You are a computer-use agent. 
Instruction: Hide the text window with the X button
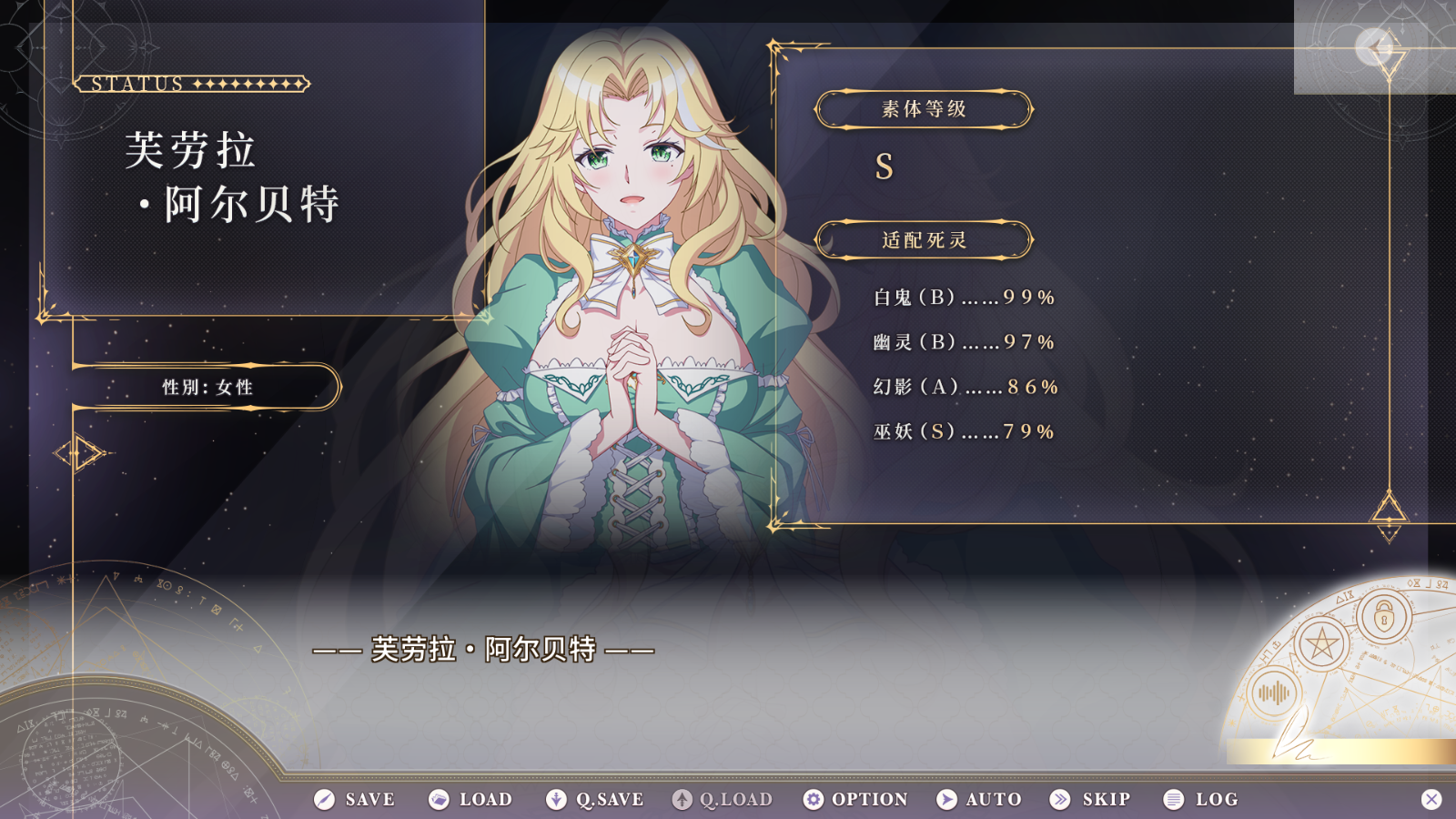tap(1431, 799)
